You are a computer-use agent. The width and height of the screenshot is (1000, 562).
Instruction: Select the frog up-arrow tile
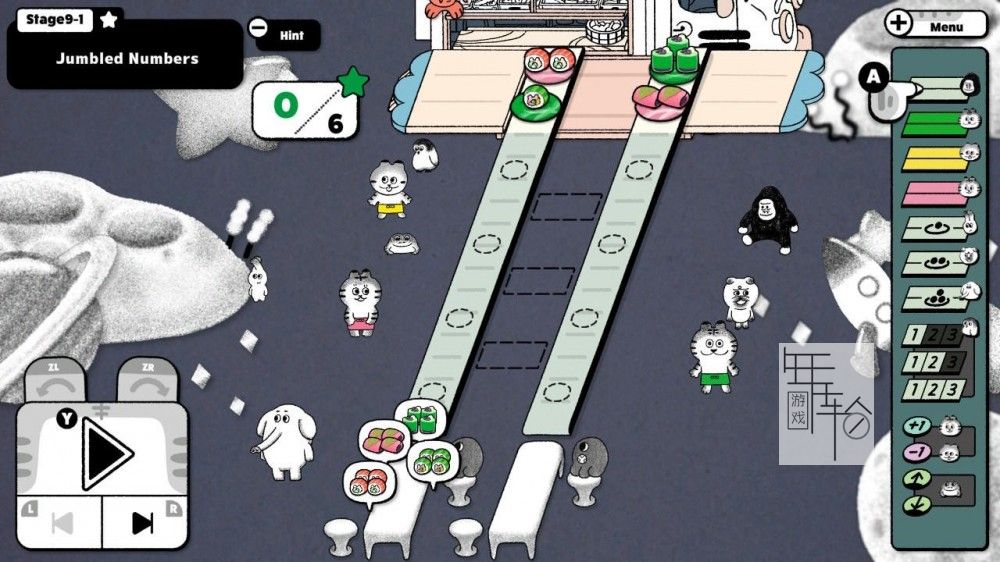[x=917, y=479]
